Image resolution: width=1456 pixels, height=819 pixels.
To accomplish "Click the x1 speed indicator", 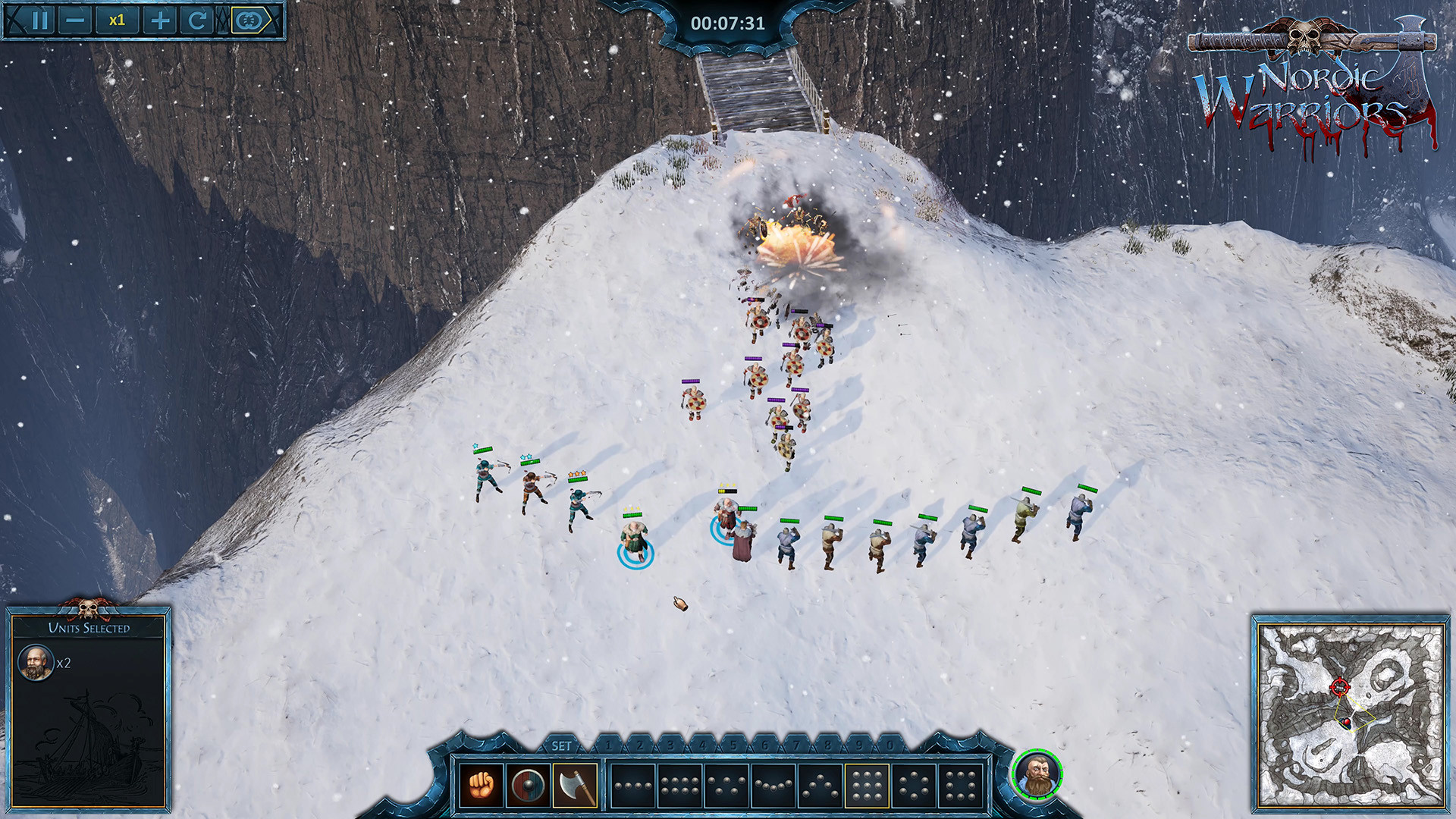I will pyautogui.click(x=118, y=20).
